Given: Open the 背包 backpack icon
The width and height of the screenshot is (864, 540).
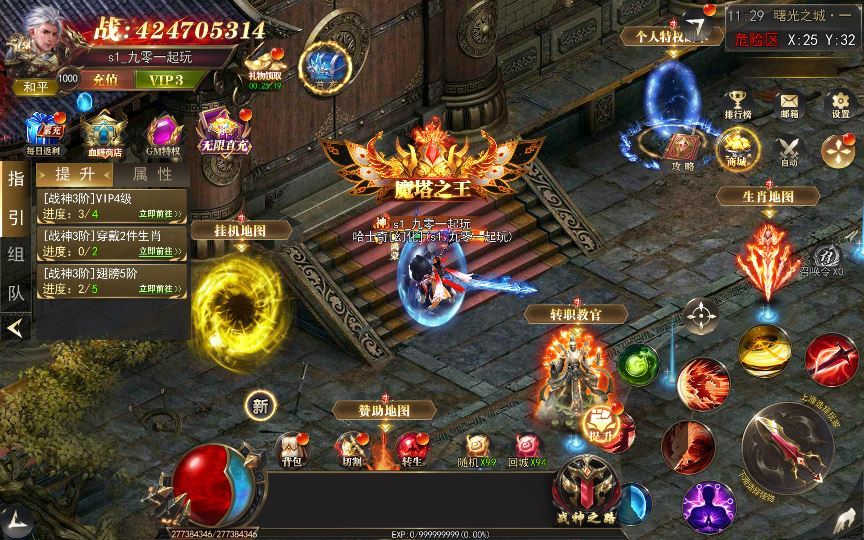Looking at the screenshot, I should (x=292, y=449).
